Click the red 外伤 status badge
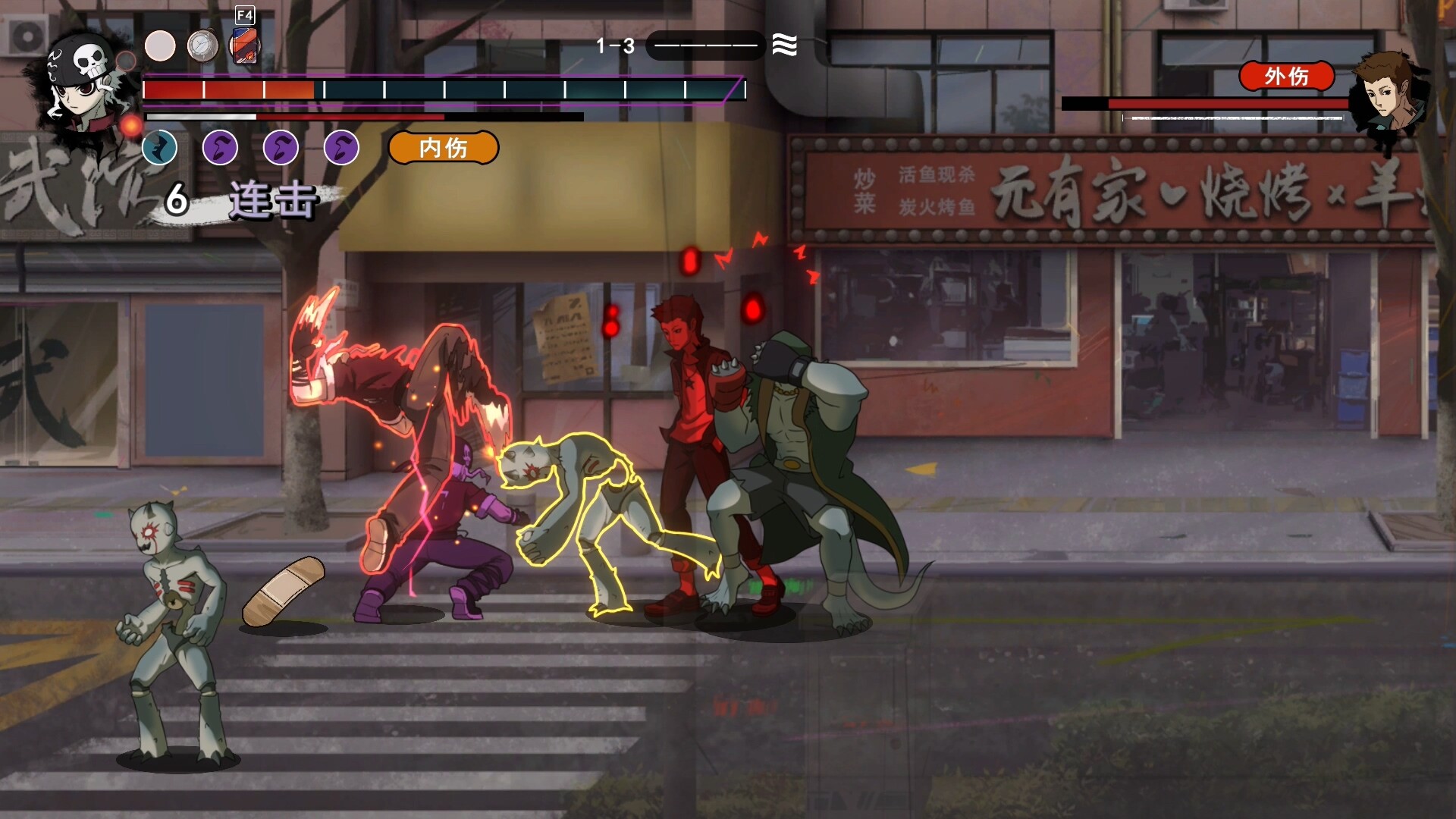Screen dimensions: 1456x819 [x=1286, y=76]
